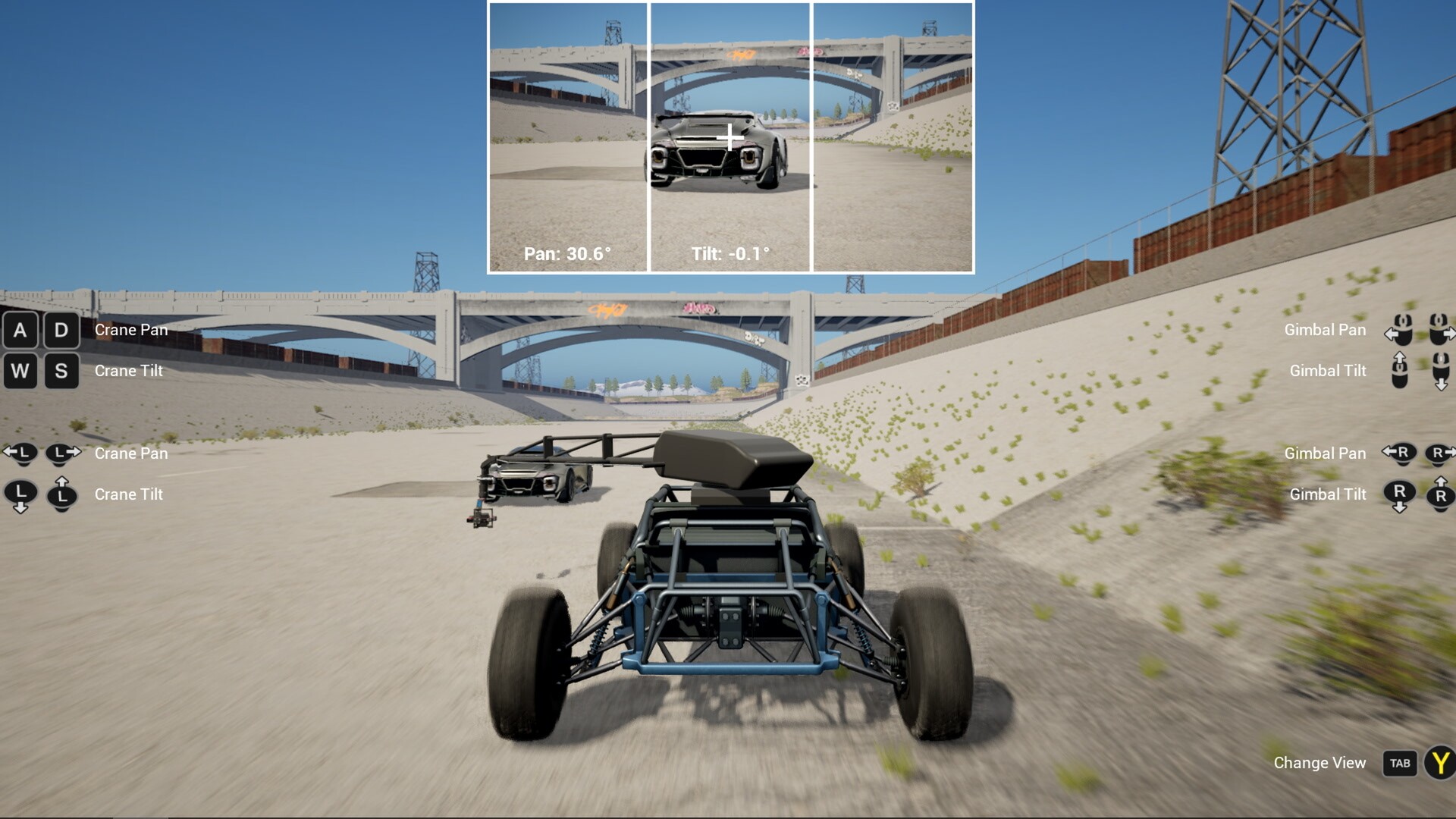Select the Crane Pan keyboard label
This screenshot has height=819, width=1456.
(130, 330)
